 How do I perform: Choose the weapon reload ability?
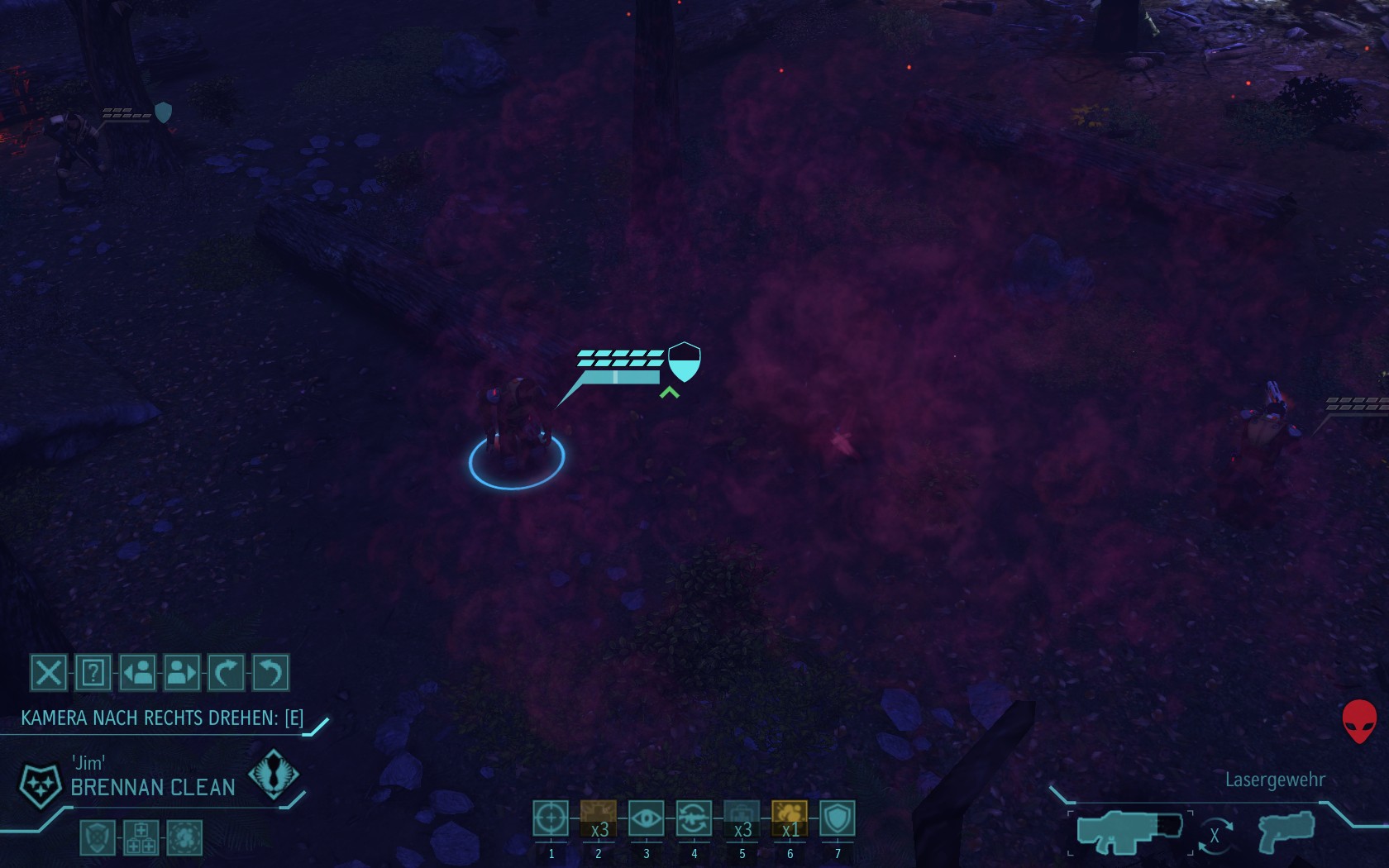pos(694,819)
